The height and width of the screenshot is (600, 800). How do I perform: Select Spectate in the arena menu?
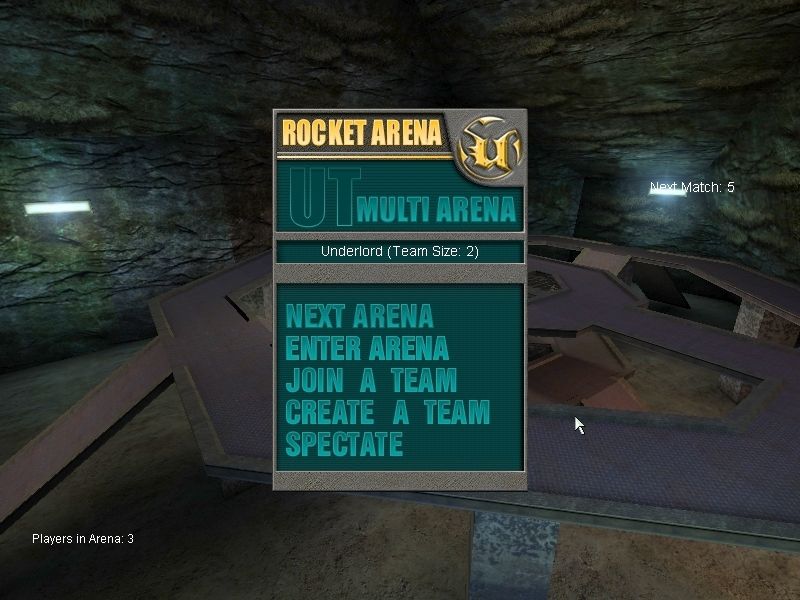click(x=344, y=444)
